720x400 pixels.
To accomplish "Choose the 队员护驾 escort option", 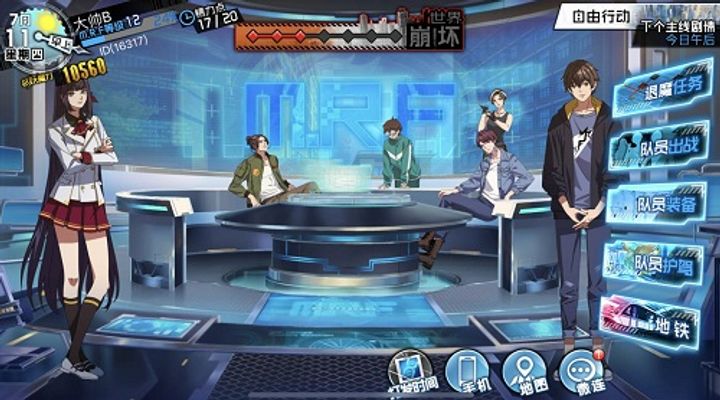I will [658, 264].
